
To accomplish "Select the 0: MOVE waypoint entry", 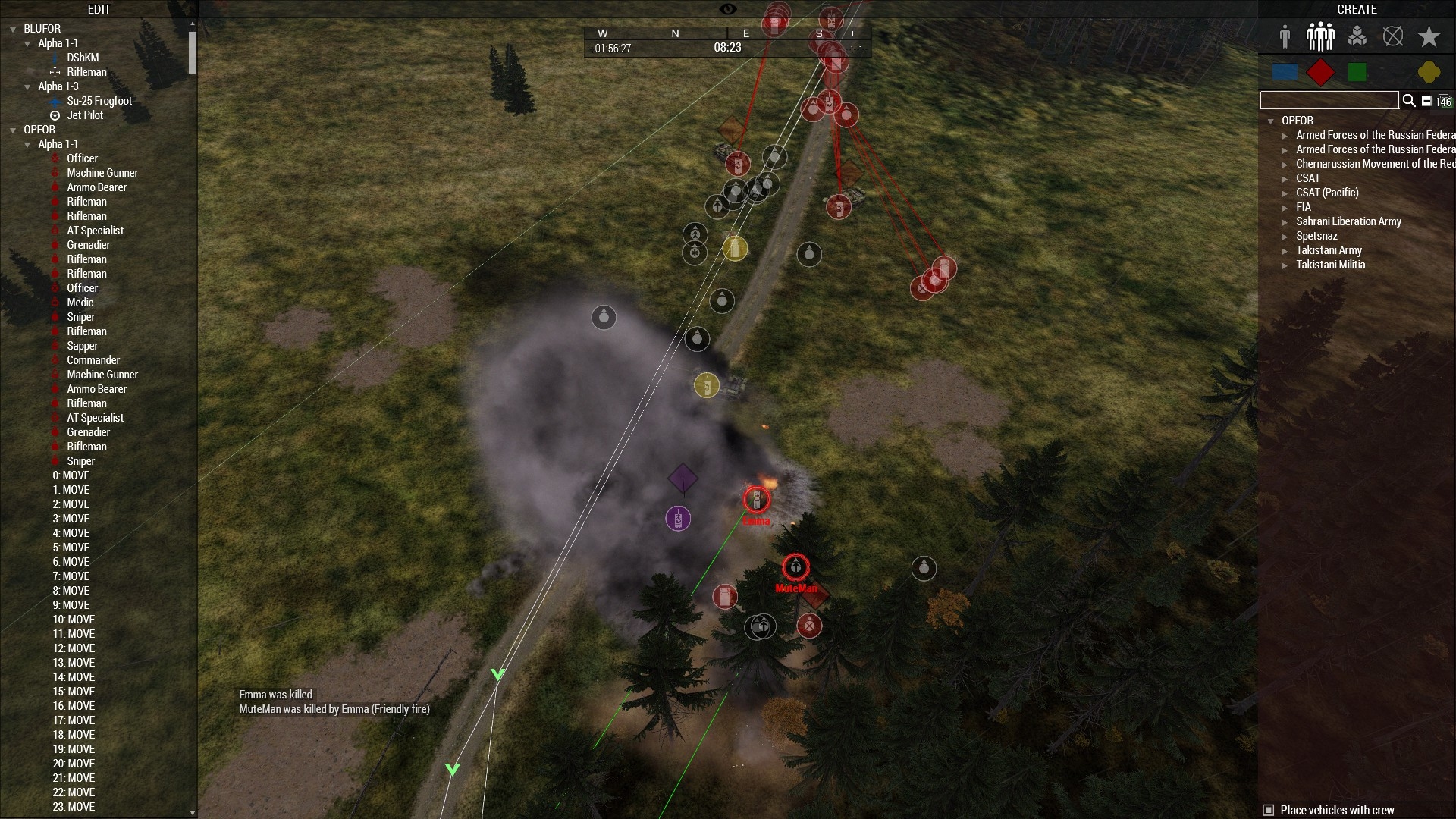I will pyautogui.click(x=71, y=475).
